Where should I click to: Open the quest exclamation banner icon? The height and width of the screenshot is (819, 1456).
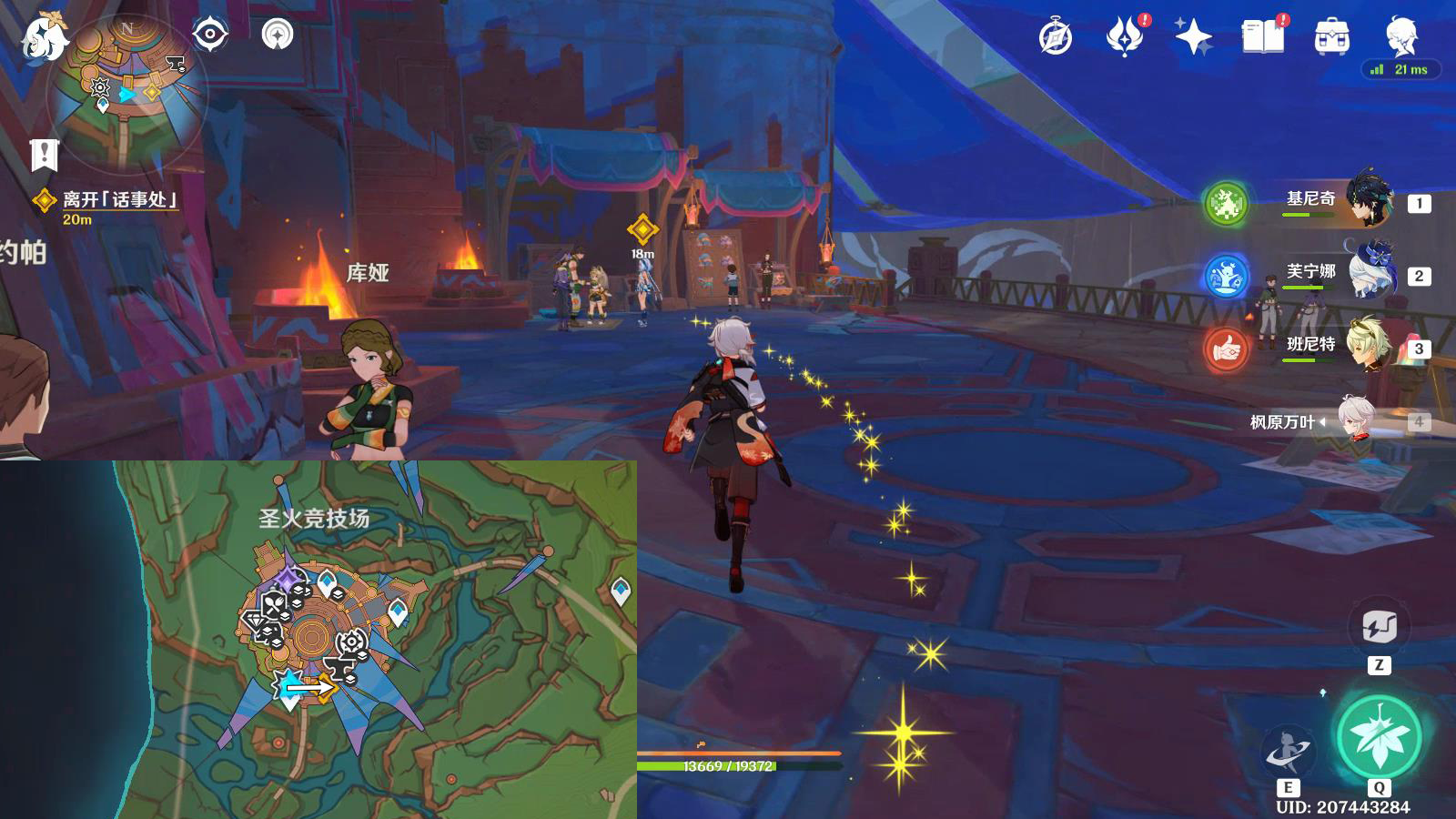(44, 155)
